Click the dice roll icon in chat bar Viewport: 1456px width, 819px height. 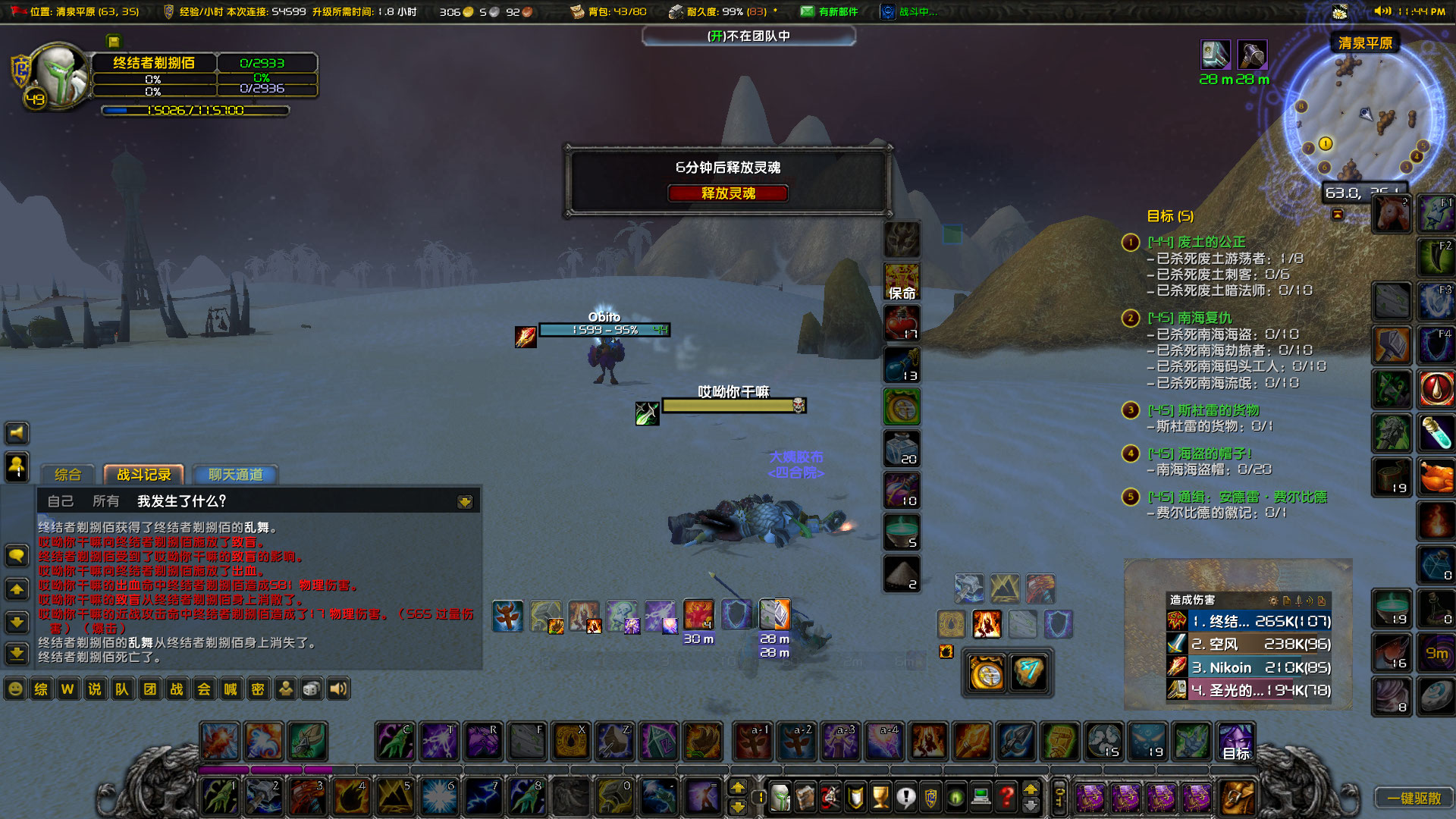(311, 689)
